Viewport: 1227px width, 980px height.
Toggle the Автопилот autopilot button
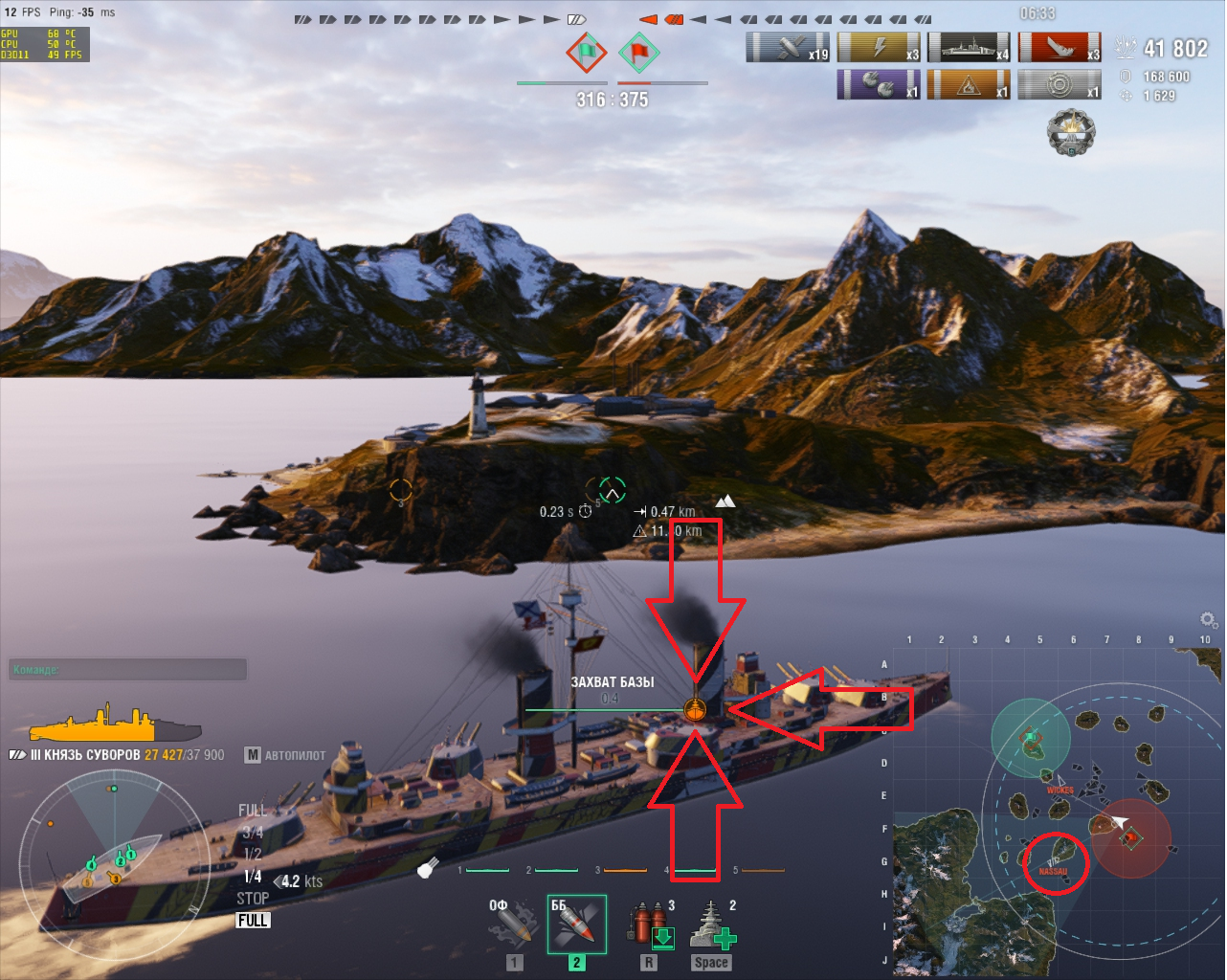(x=285, y=755)
